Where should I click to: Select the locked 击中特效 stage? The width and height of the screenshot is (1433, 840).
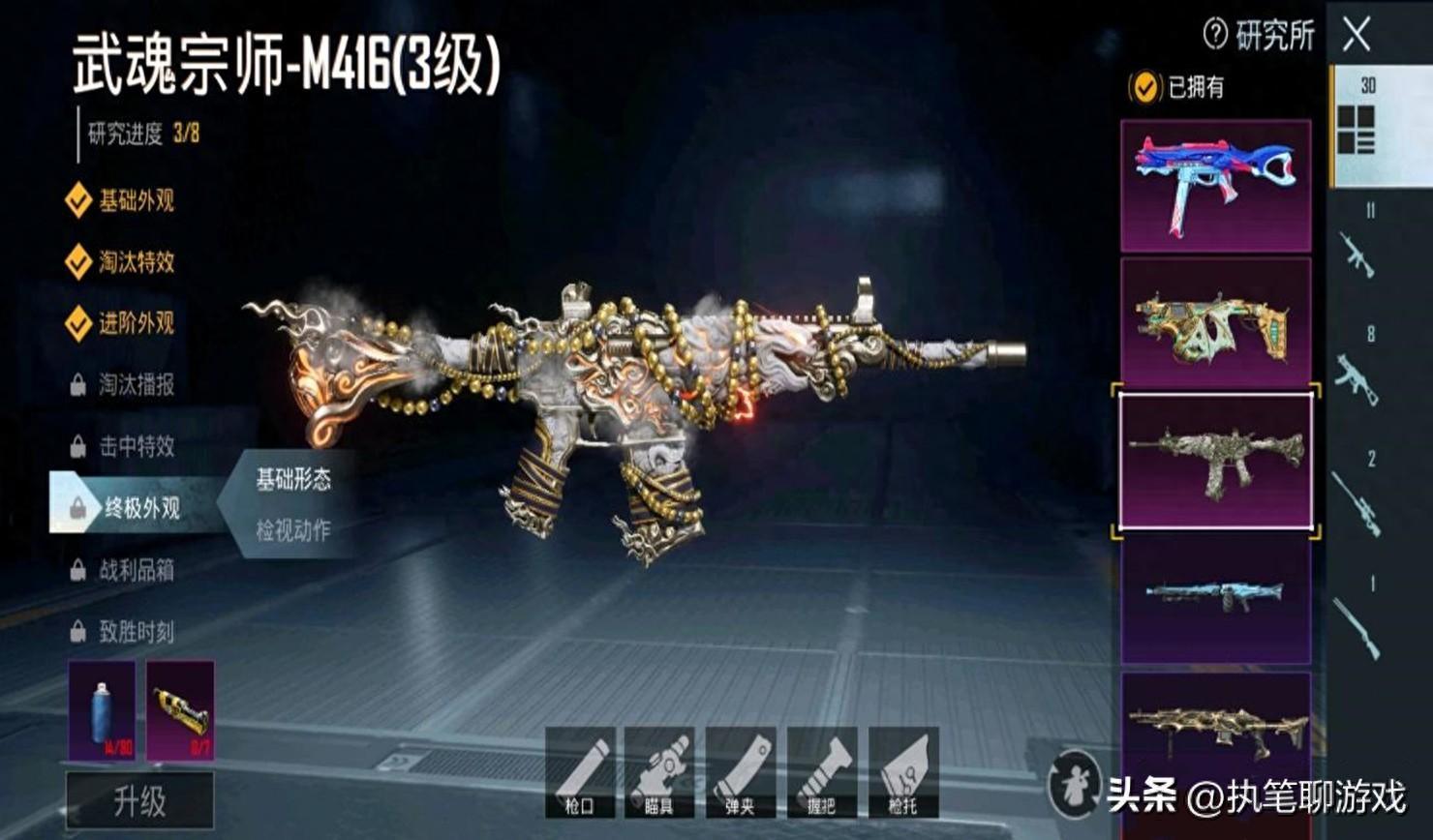135,446
